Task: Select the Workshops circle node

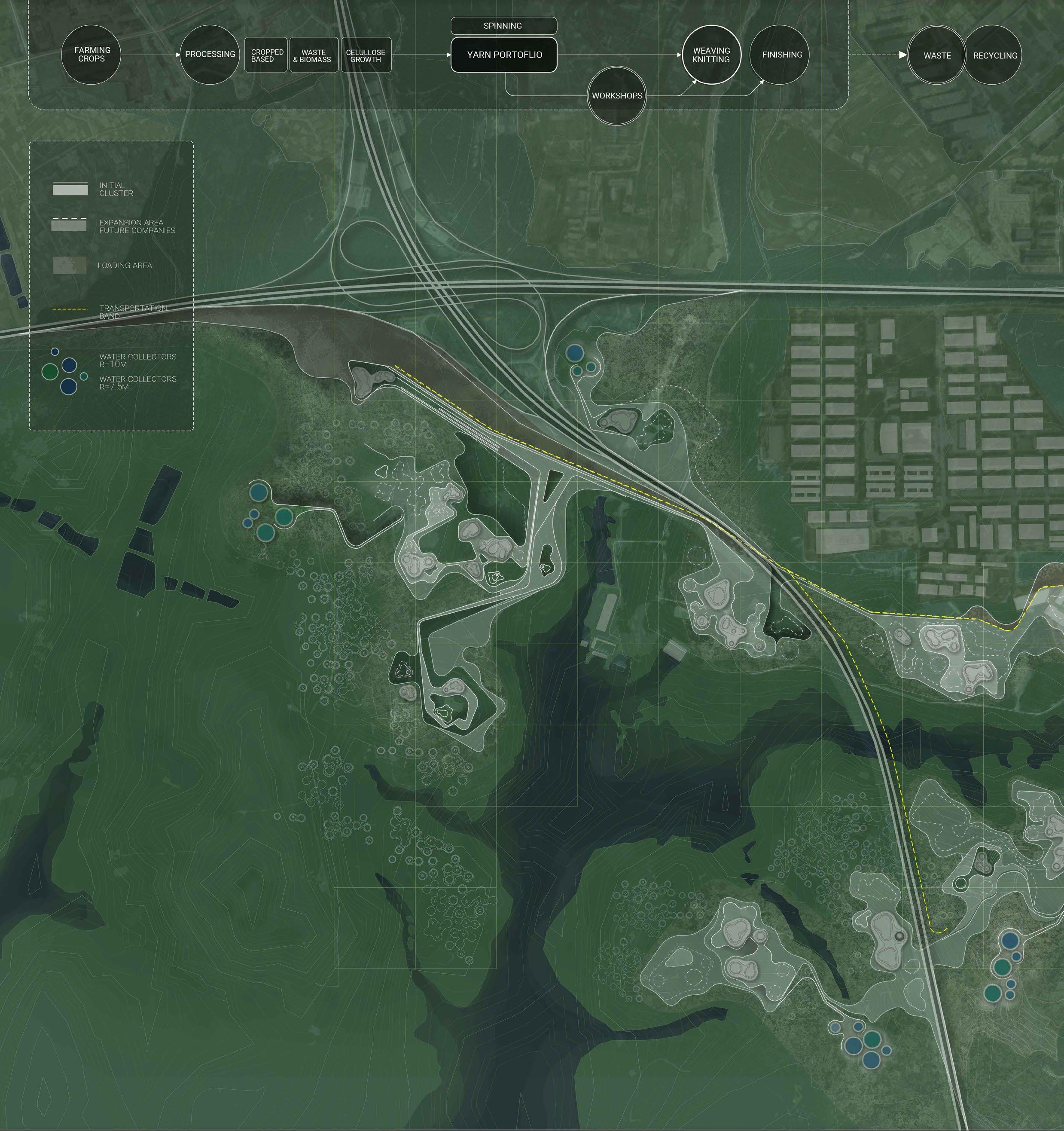Action: click(617, 95)
